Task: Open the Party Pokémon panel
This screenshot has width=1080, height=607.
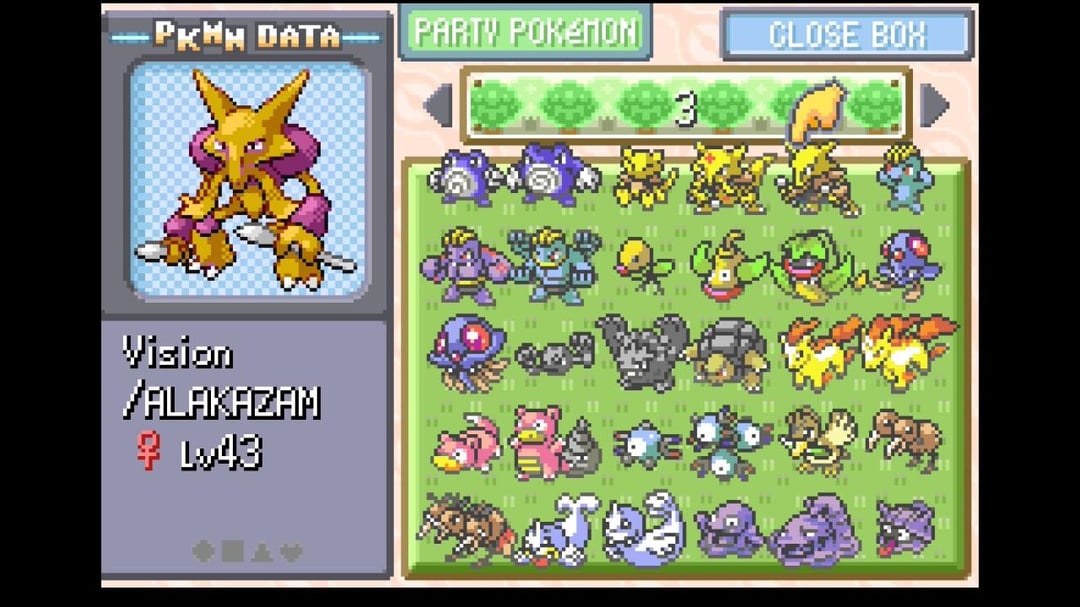Action: coord(525,32)
